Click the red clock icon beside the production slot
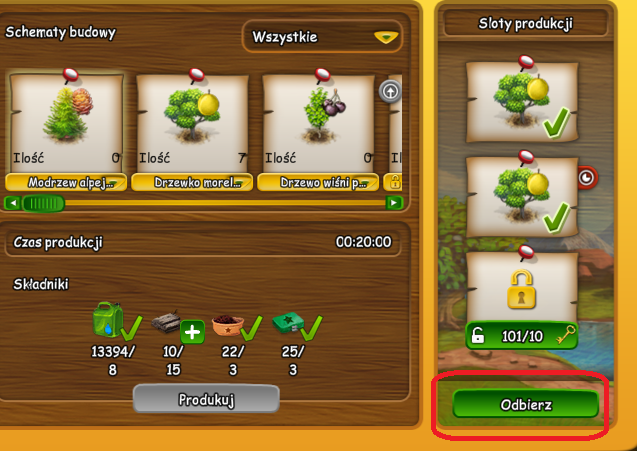Image resolution: width=637 pixels, height=451 pixels. 586,178
